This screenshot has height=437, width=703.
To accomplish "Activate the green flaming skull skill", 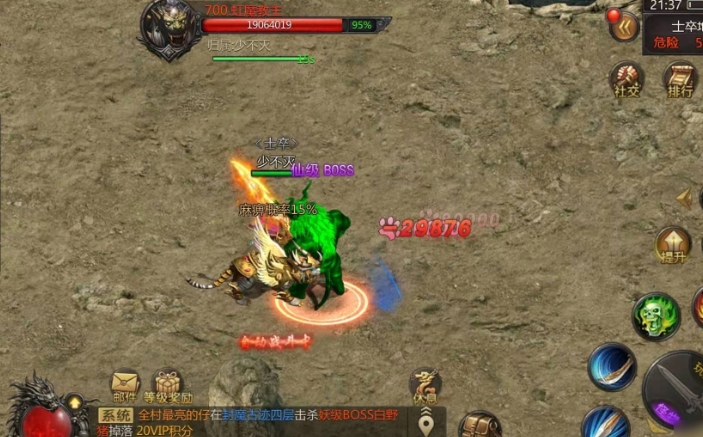I will click(656, 315).
